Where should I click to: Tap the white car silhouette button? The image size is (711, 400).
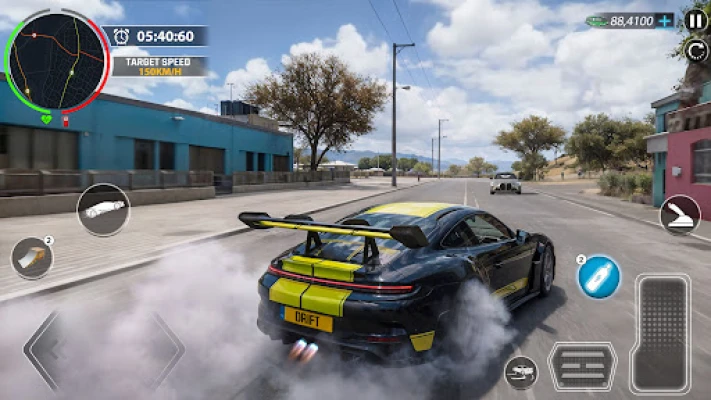103,210
